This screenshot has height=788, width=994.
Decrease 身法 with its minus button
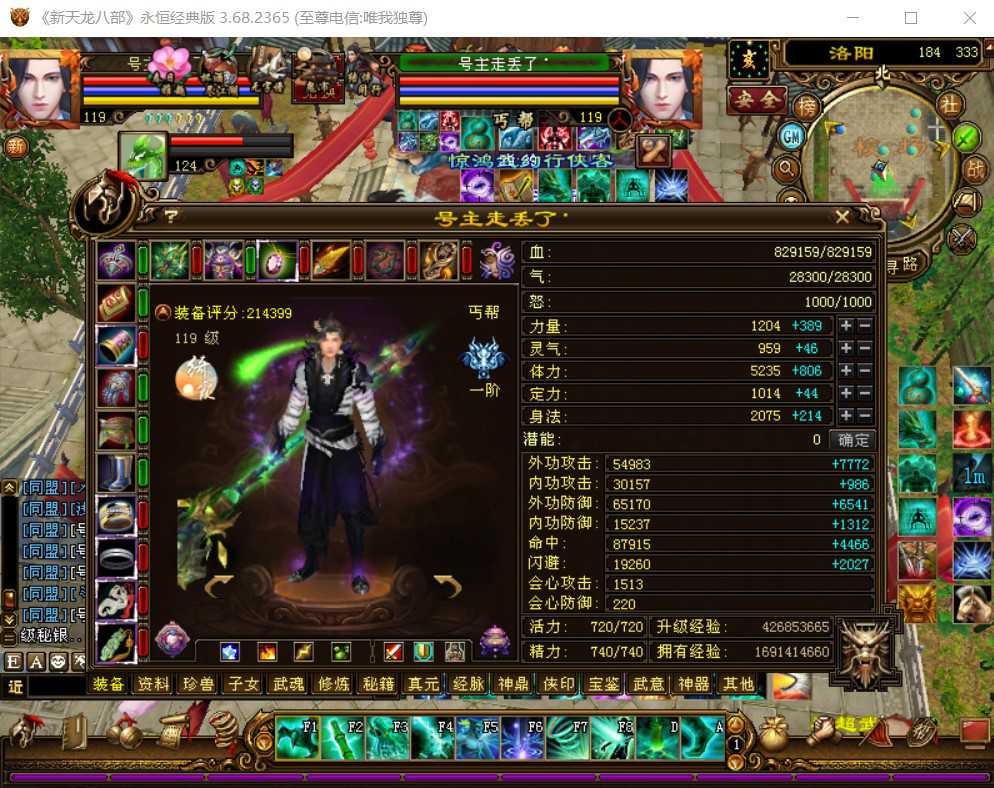tap(865, 416)
